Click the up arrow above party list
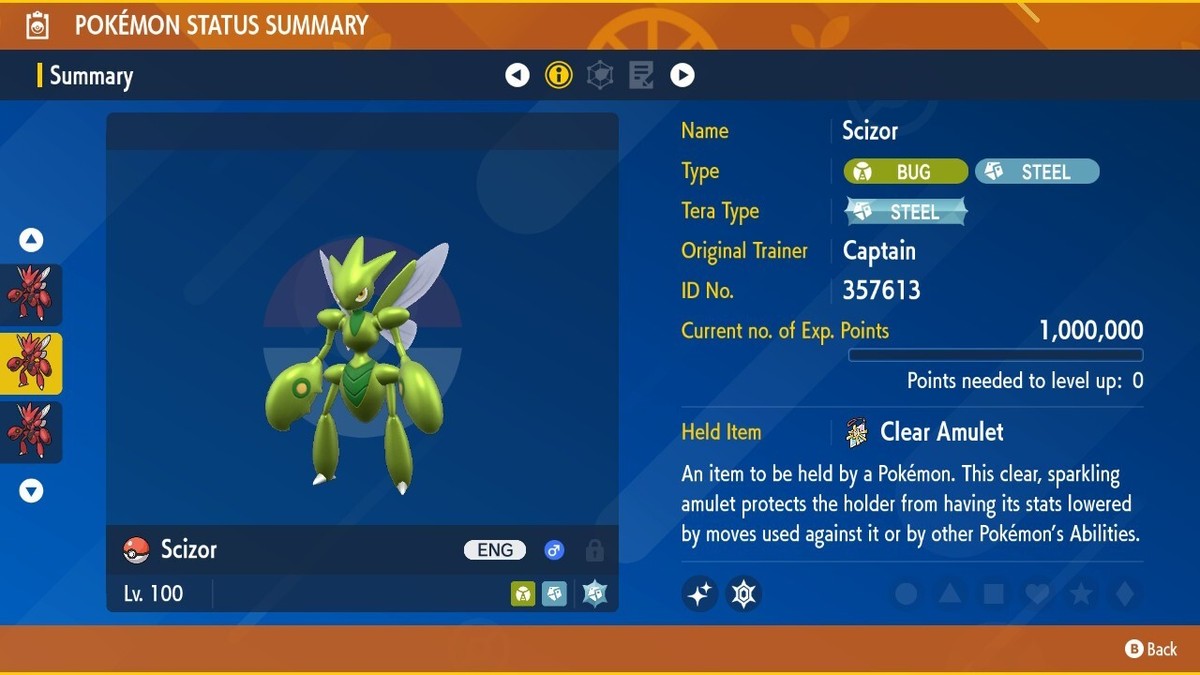The width and height of the screenshot is (1200, 675). click(31, 240)
